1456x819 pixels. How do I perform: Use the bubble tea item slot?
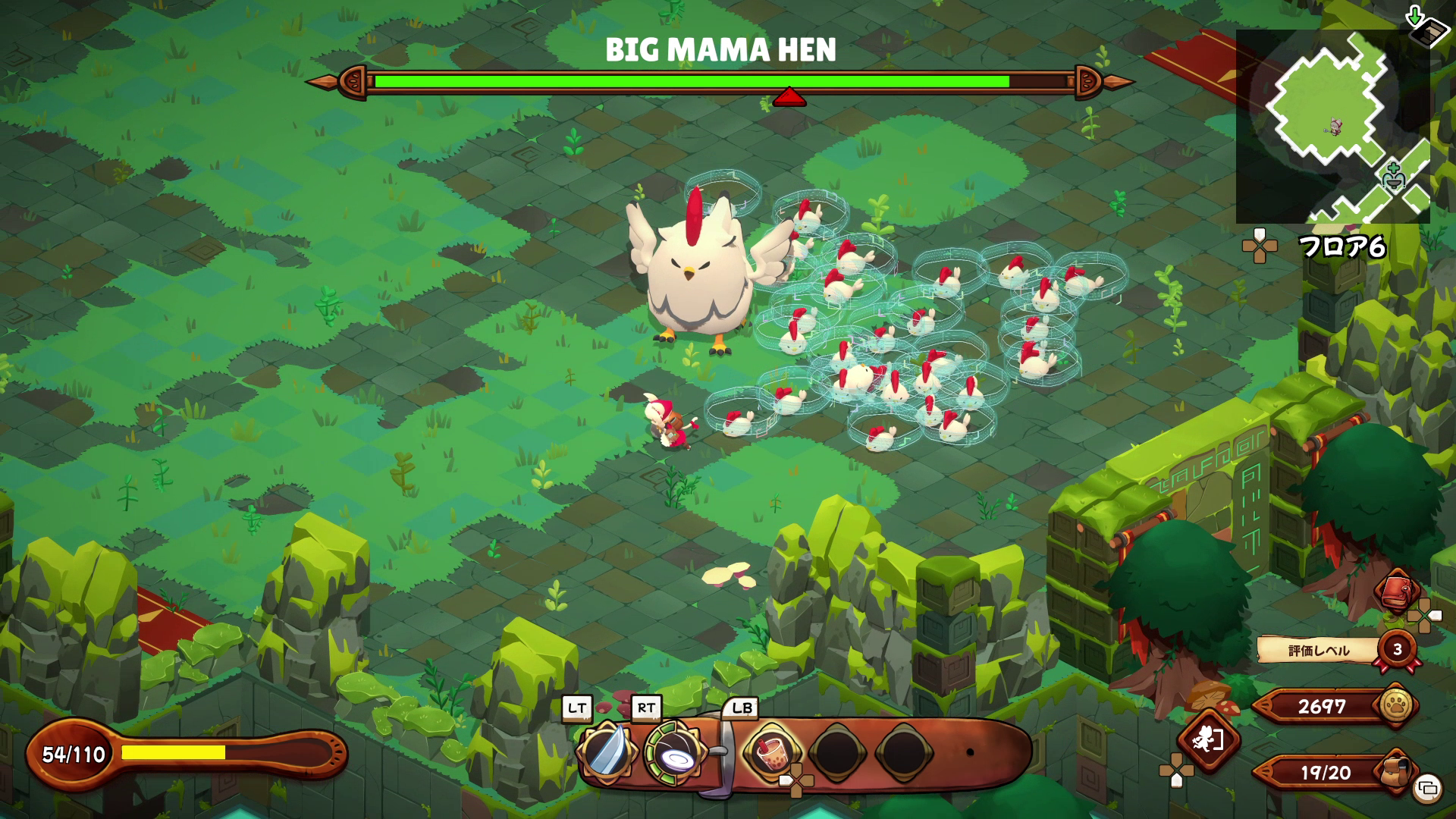click(x=770, y=752)
